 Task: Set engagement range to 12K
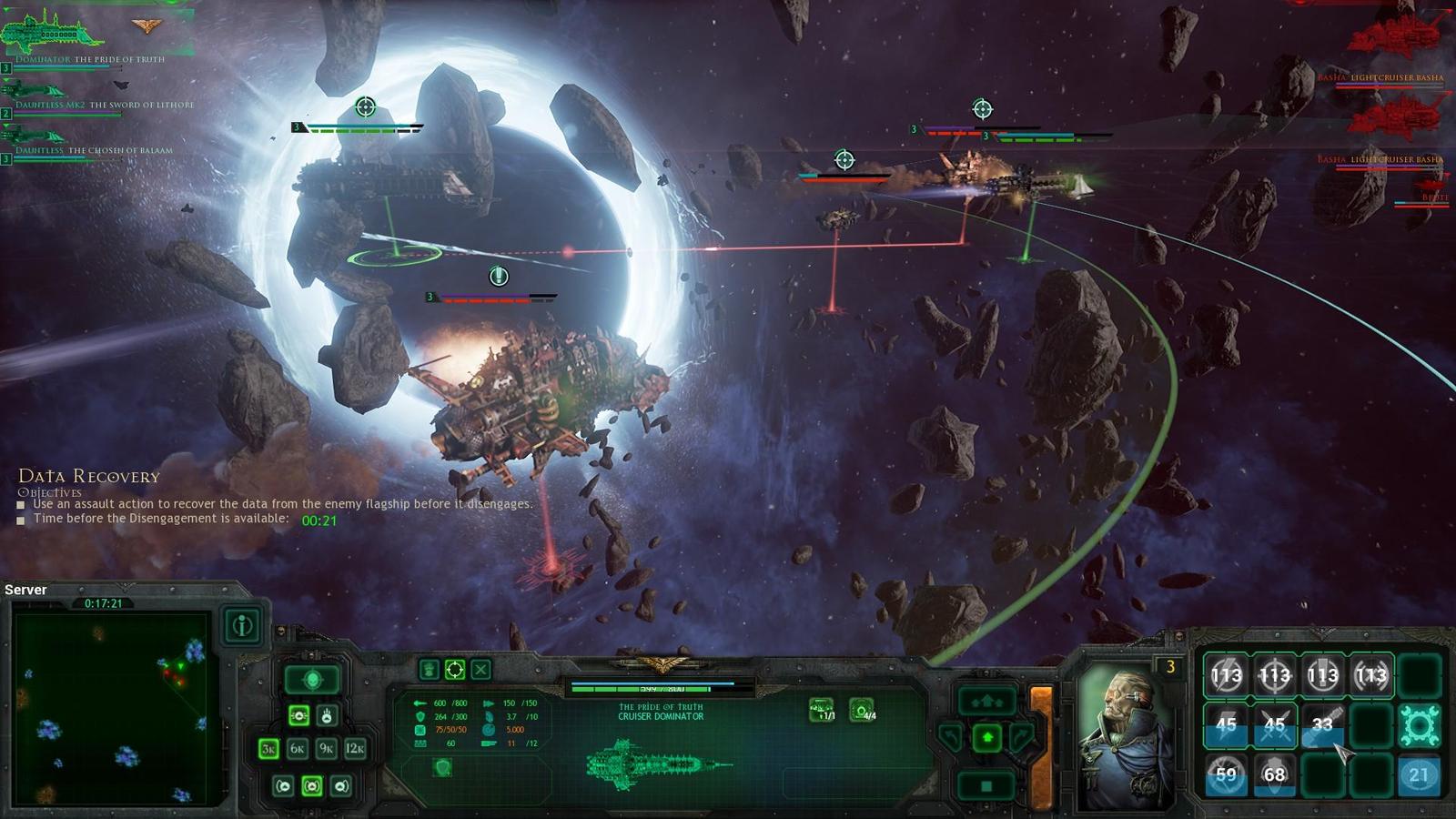click(x=355, y=749)
